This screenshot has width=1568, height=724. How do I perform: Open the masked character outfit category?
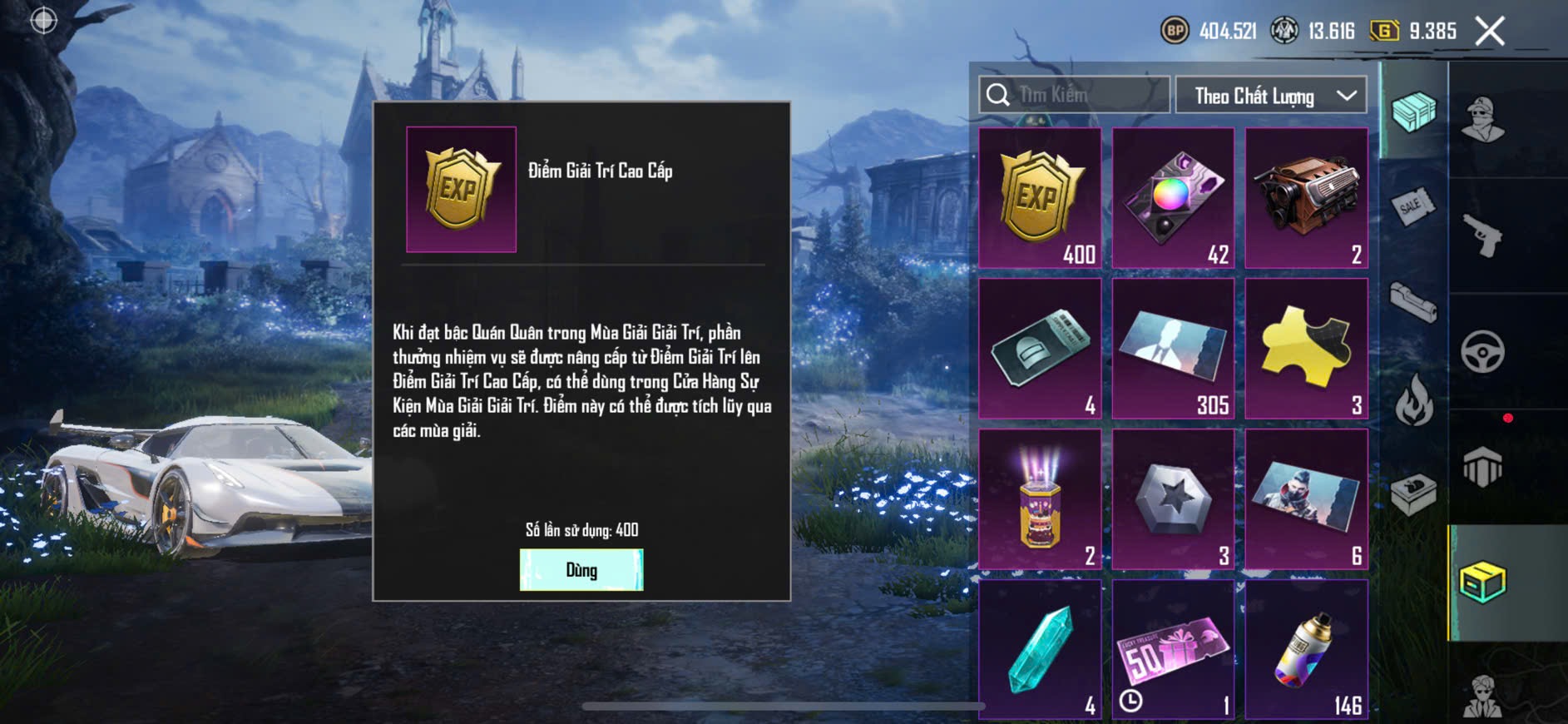coord(1482,119)
